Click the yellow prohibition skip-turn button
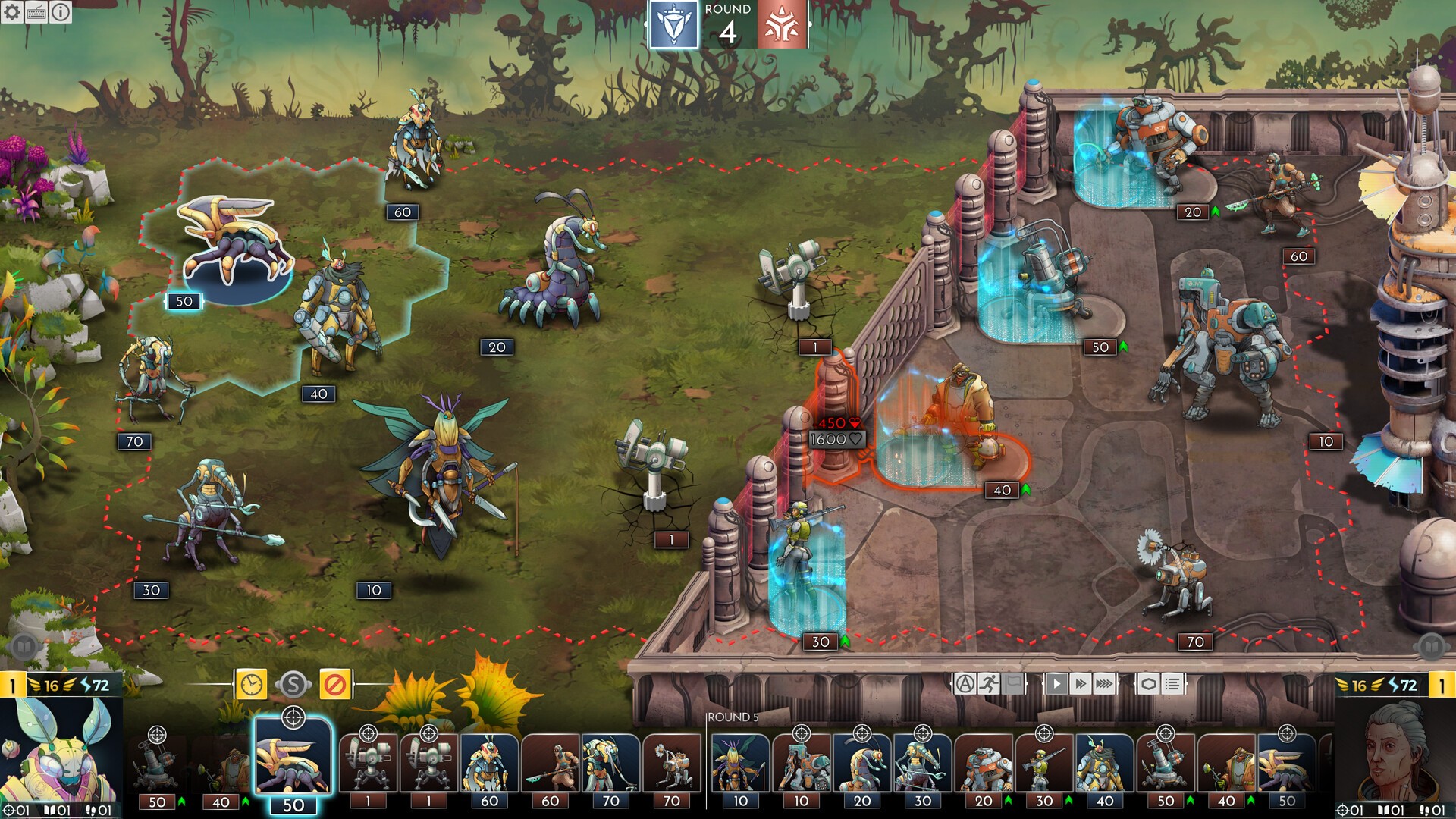Viewport: 1456px width, 819px height. 334,685
